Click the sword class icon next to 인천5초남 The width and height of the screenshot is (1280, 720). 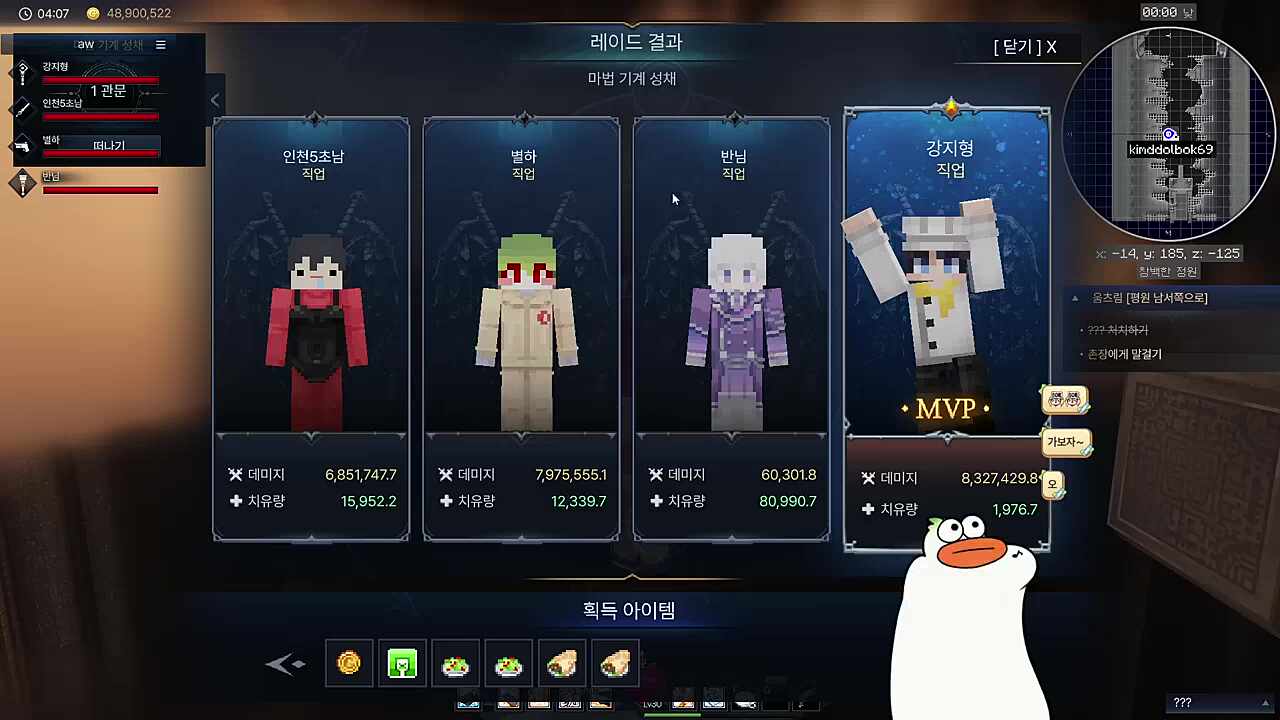point(22,109)
